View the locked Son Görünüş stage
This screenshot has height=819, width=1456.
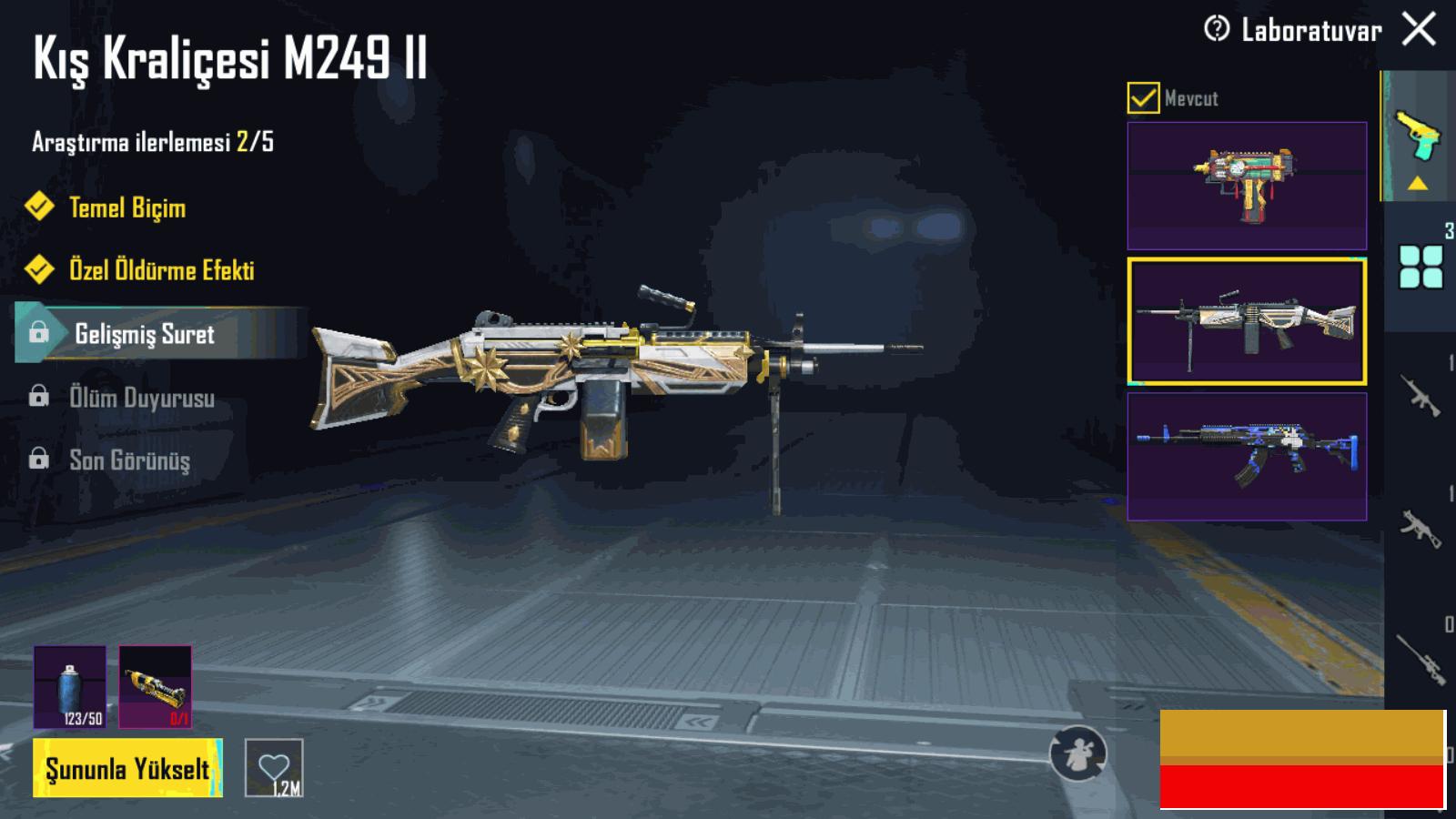click(x=129, y=460)
